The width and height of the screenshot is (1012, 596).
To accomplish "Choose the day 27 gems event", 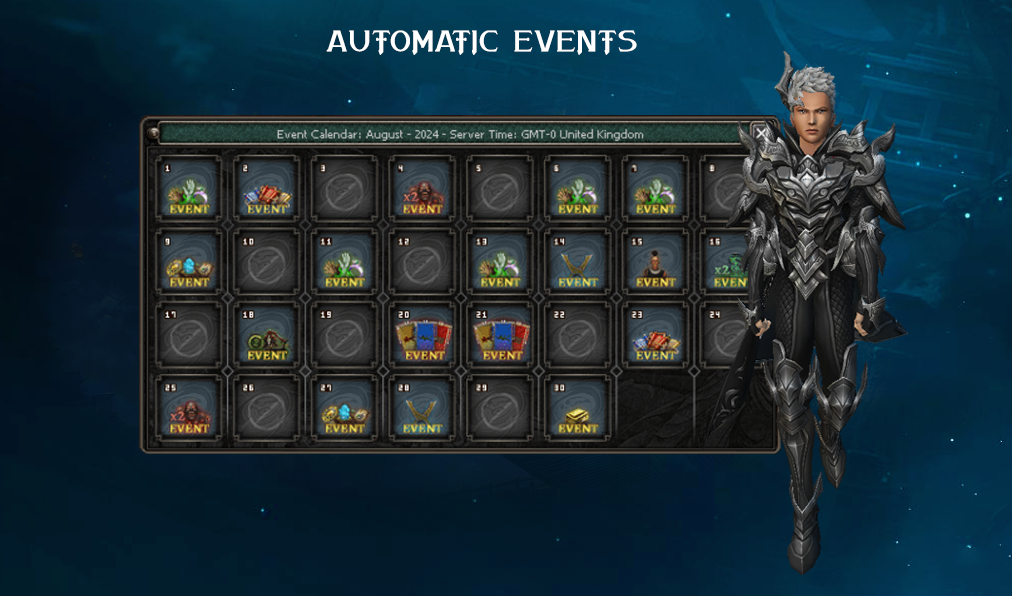I will 345,409.
